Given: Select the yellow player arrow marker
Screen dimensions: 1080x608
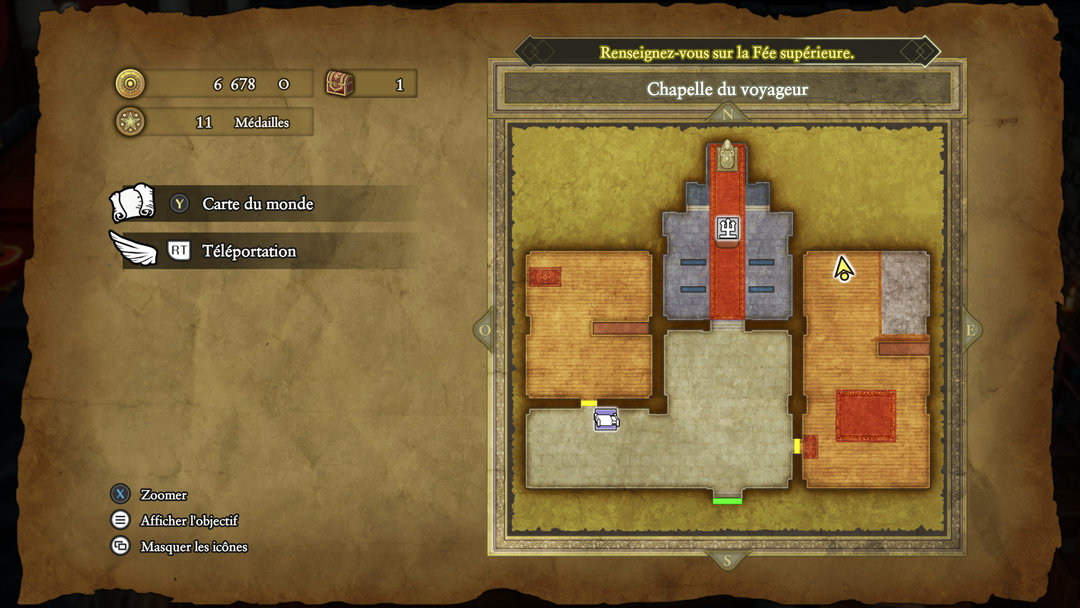Looking at the screenshot, I should pyautogui.click(x=843, y=268).
